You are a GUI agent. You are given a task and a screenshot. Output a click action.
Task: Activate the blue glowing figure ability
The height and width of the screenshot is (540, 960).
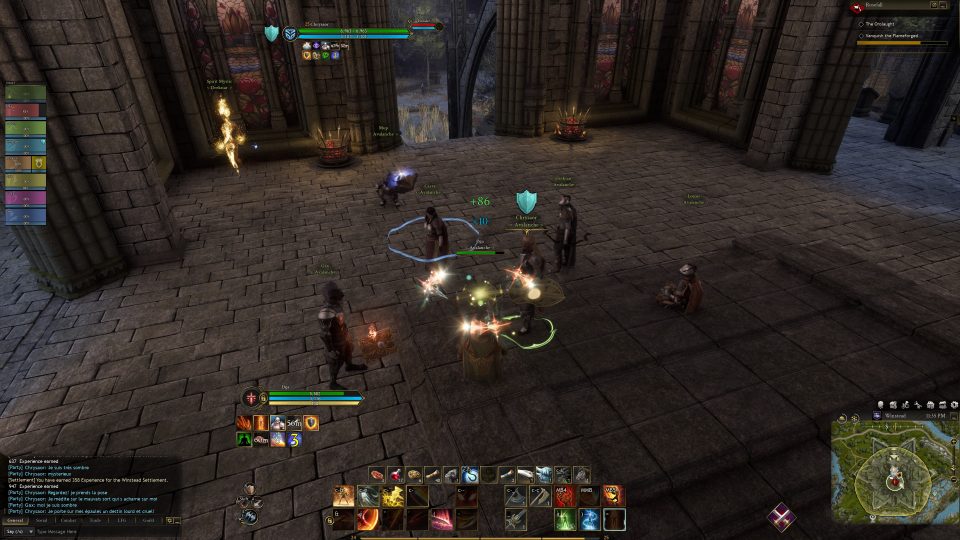coord(590,519)
